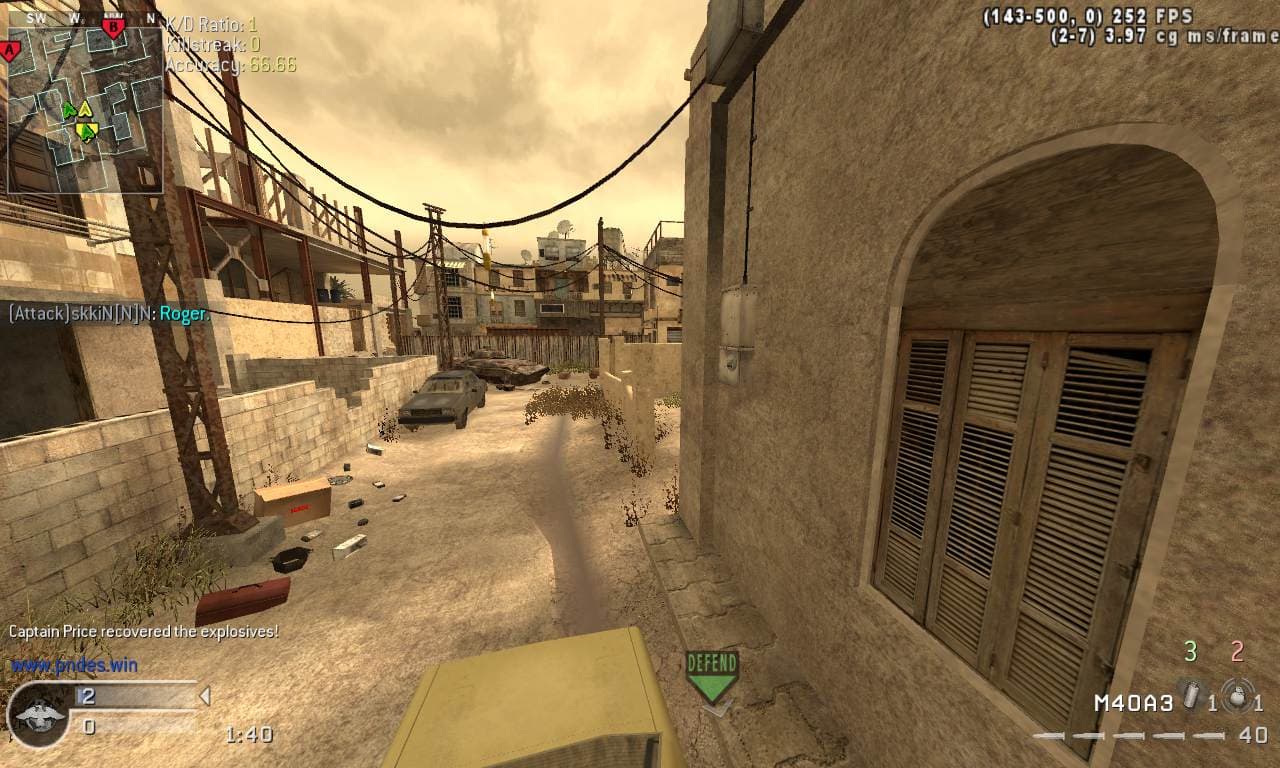
Task: Select the B bomb site marker on minimap
Action: click(x=113, y=28)
